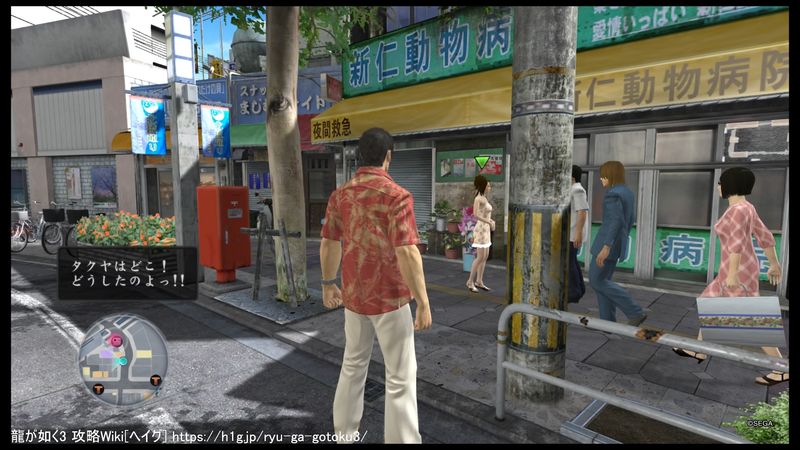
Task: Select the pink objective marker on minimap
Action: [116, 340]
